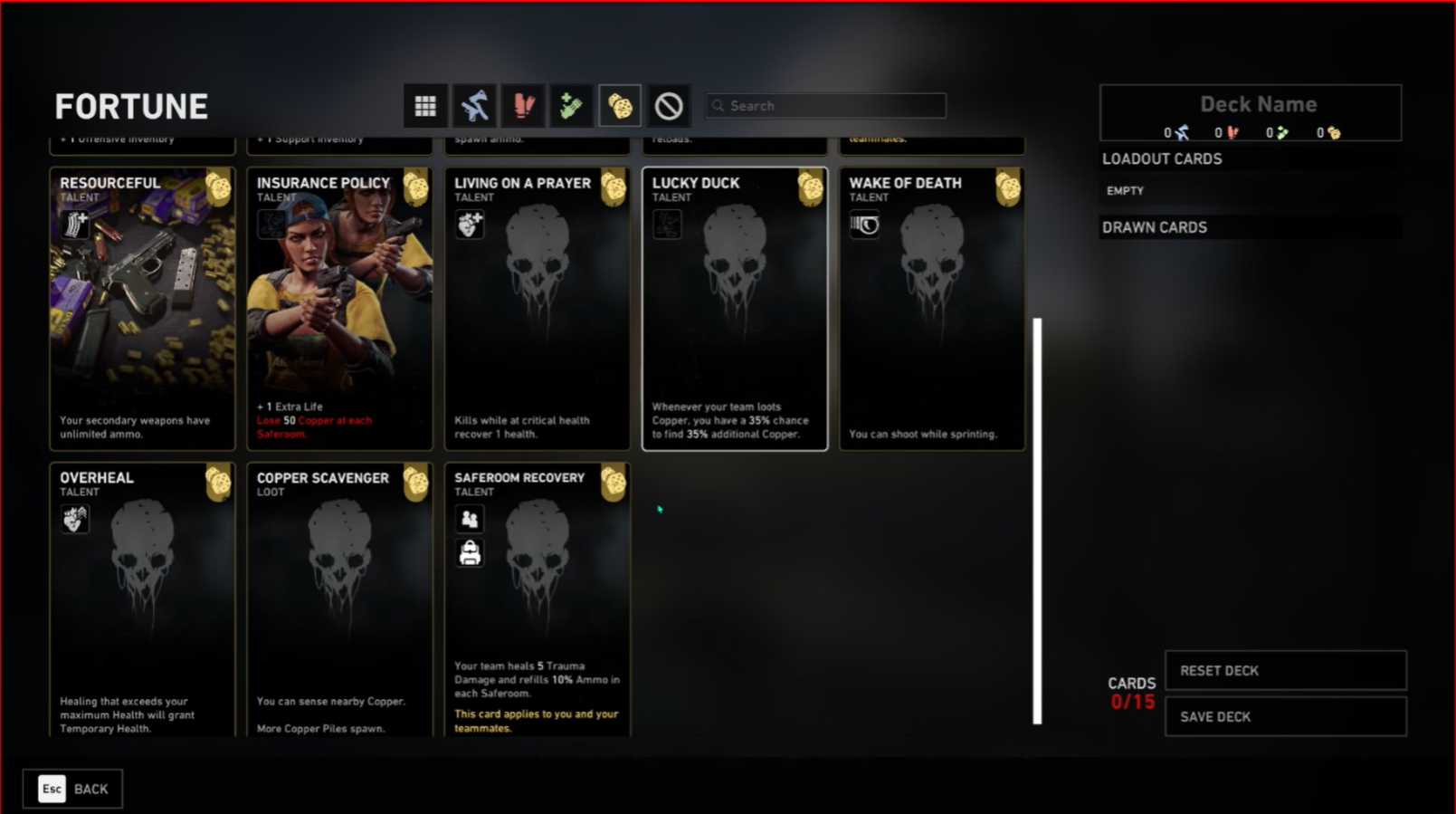1456x814 pixels.
Task: Pick the Lucky Duck talent card
Action: tap(734, 308)
